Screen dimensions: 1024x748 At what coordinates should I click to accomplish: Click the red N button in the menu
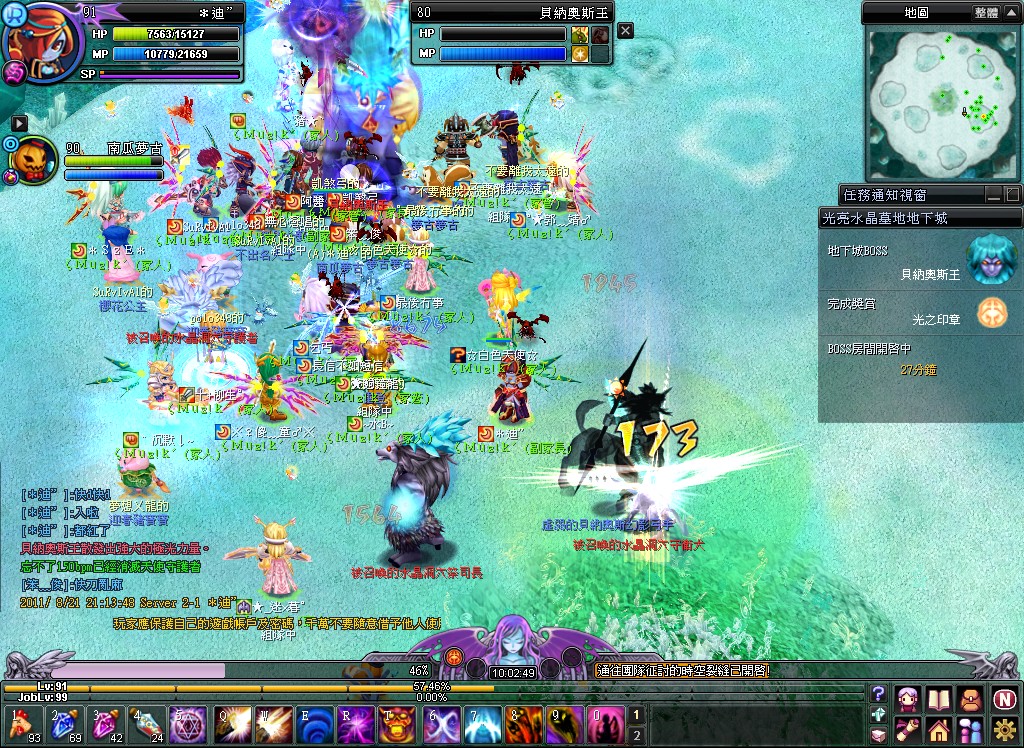tap(1004, 698)
